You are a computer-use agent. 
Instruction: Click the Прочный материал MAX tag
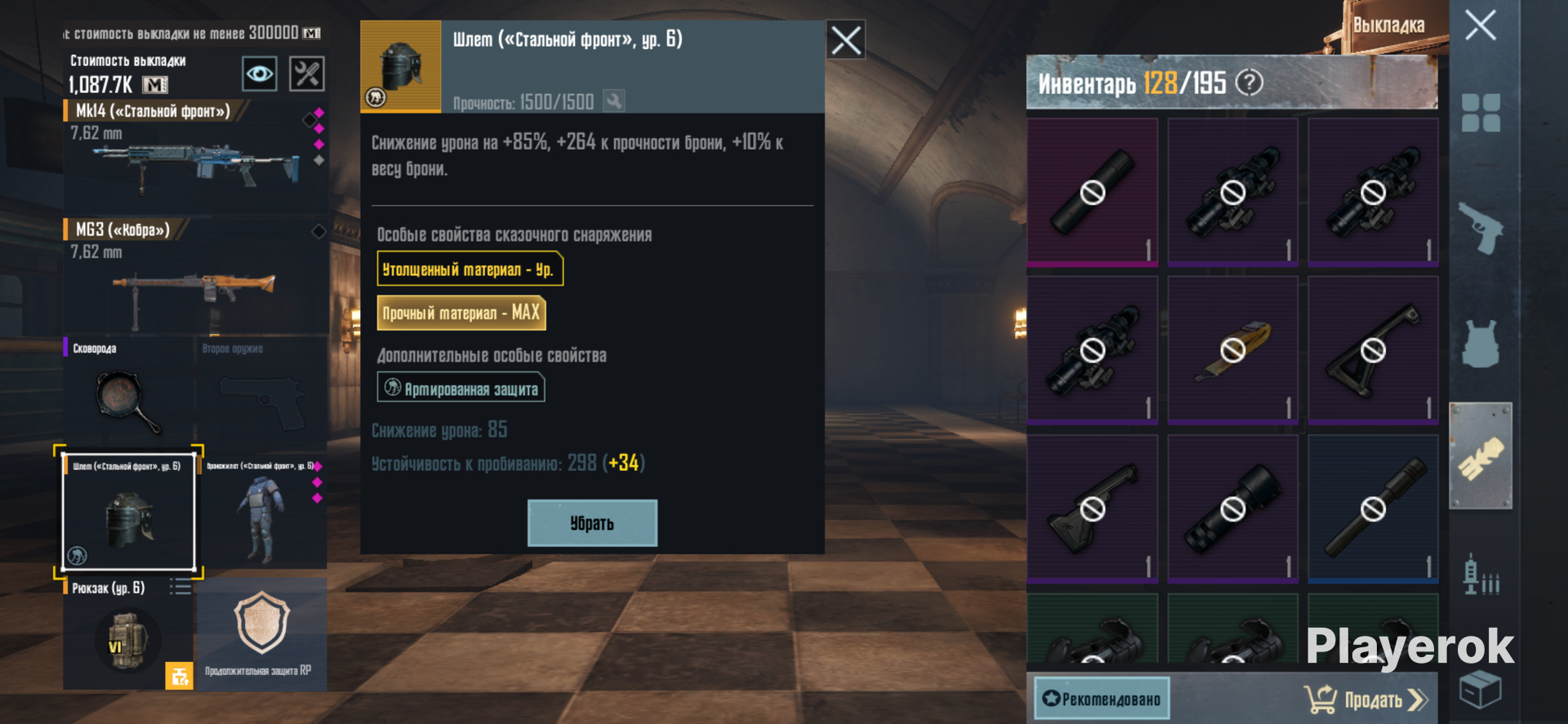tap(461, 313)
